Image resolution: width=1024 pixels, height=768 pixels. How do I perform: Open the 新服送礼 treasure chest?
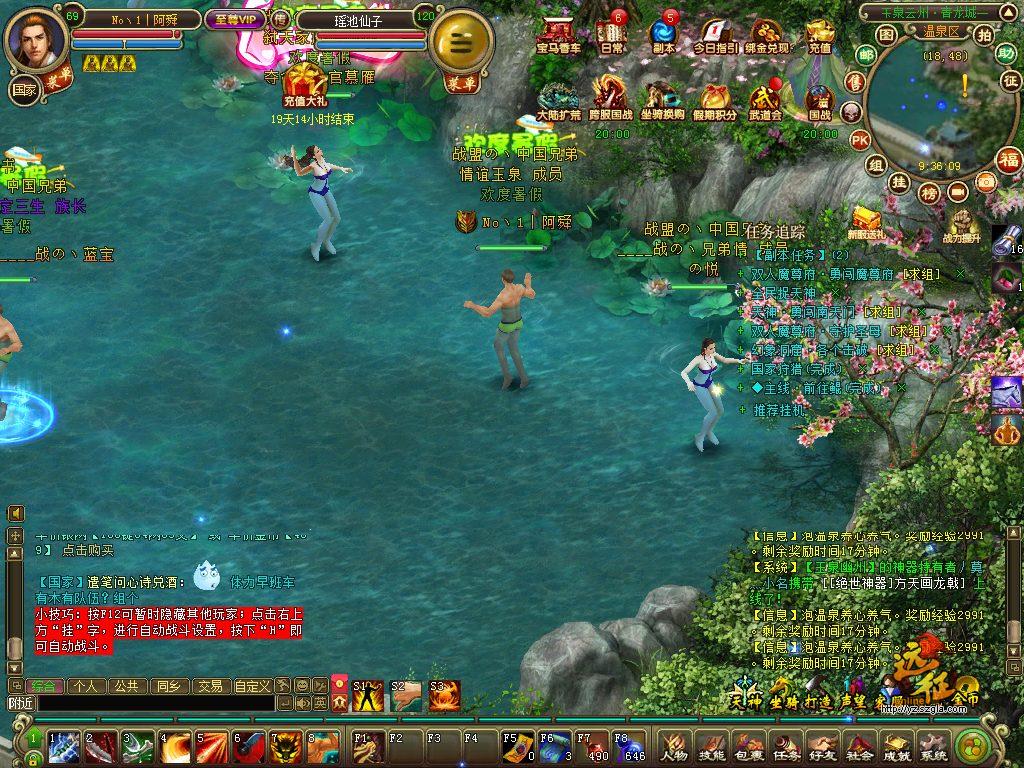click(866, 223)
